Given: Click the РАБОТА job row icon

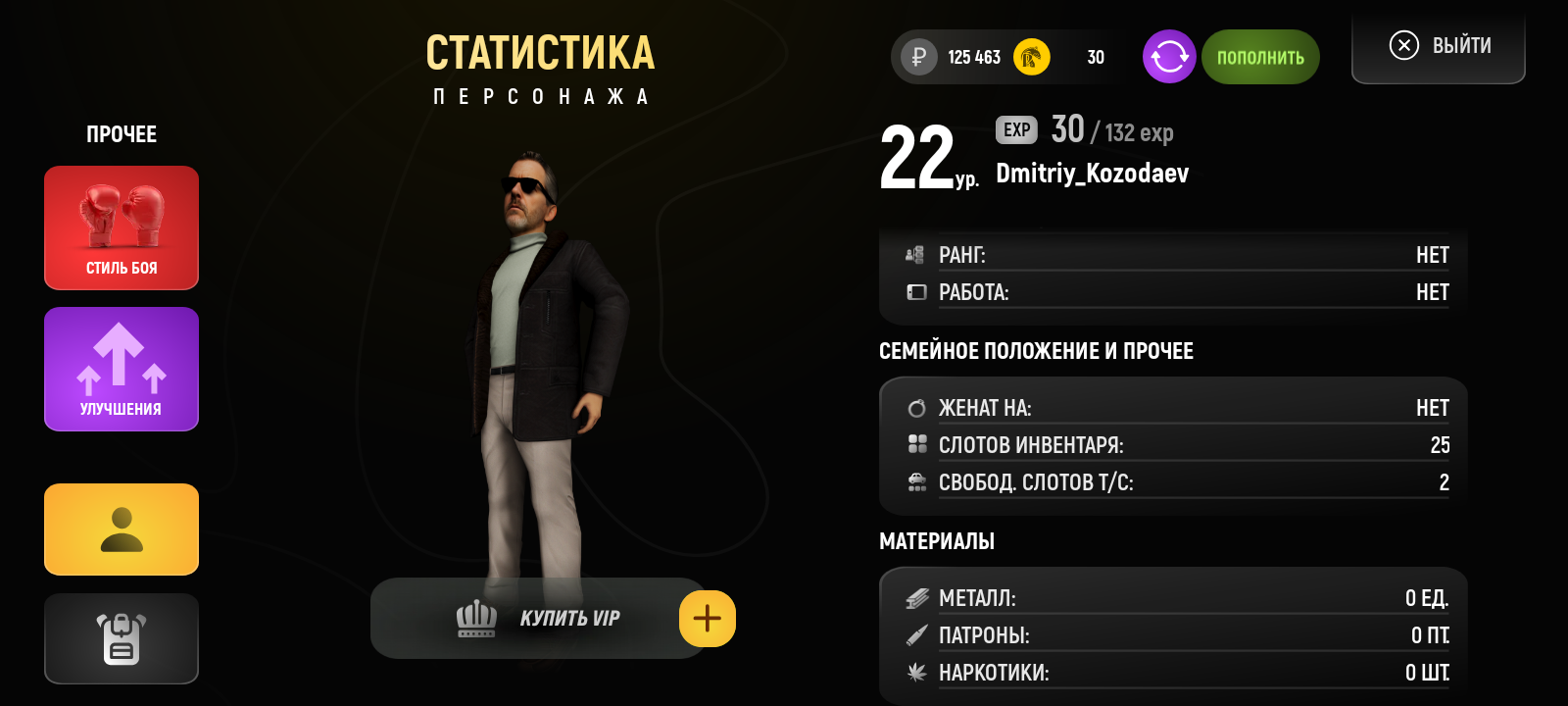Looking at the screenshot, I should 915,291.
